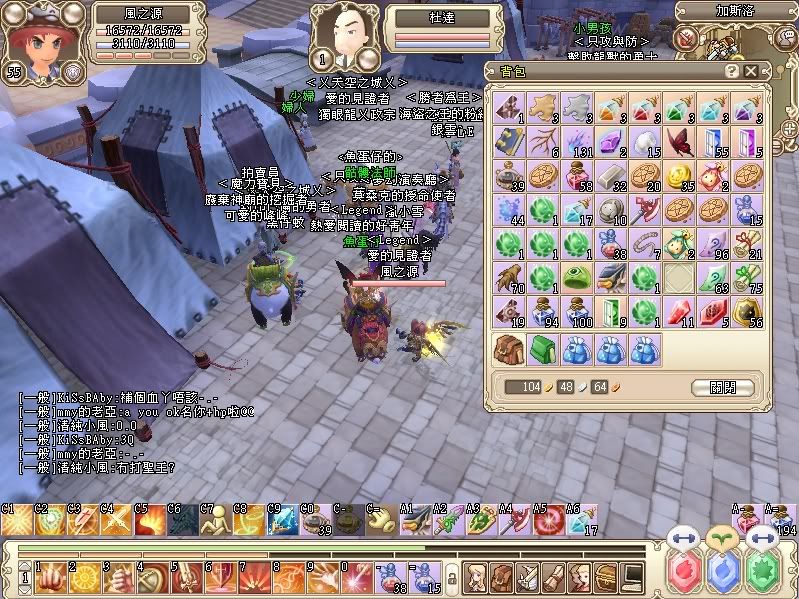Toggle the hotbar padlock icon
Image resolution: width=799 pixels, height=599 pixels.
pyautogui.click(x=452, y=578)
